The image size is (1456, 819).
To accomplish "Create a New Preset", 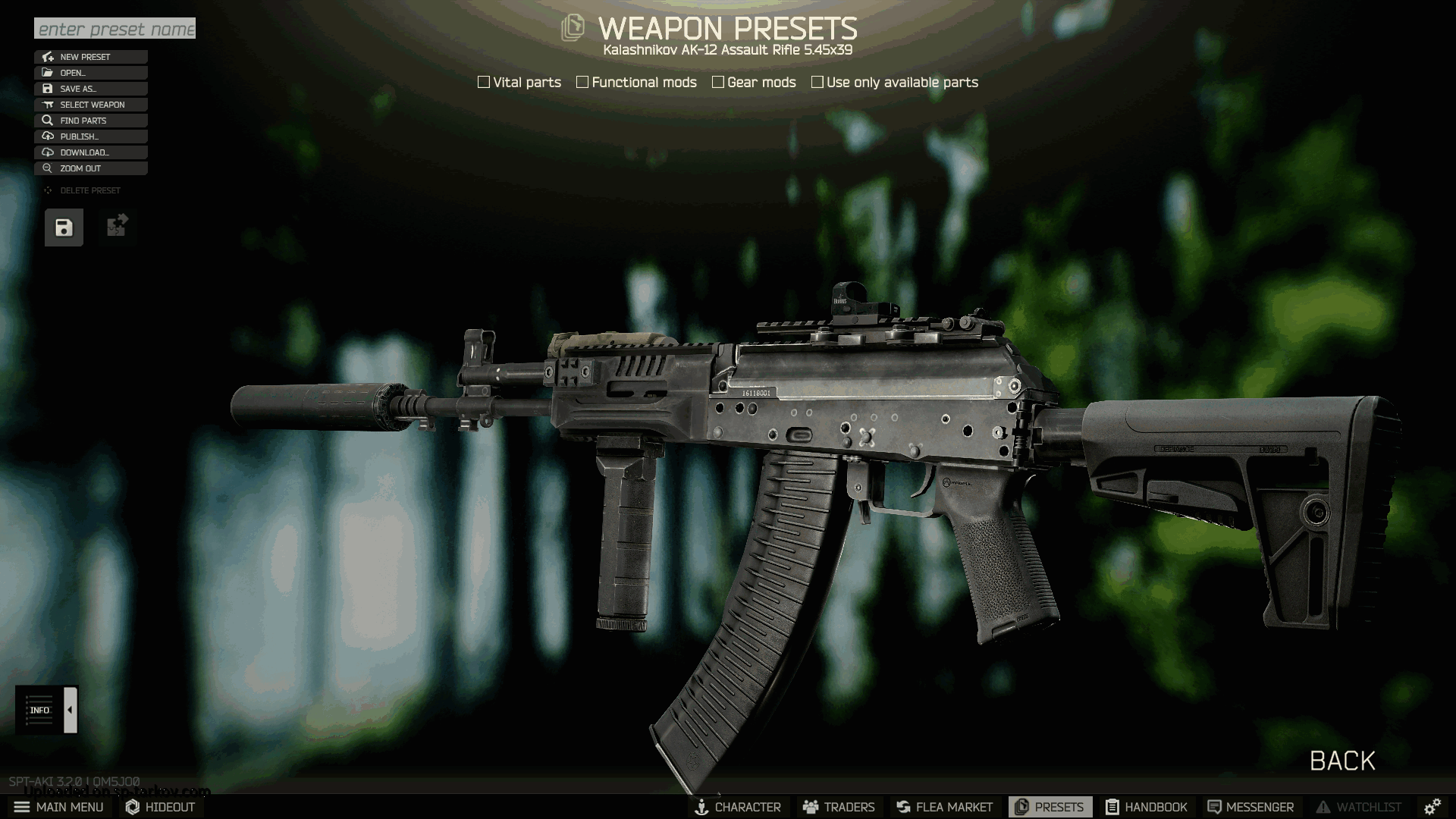I will (x=90, y=57).
